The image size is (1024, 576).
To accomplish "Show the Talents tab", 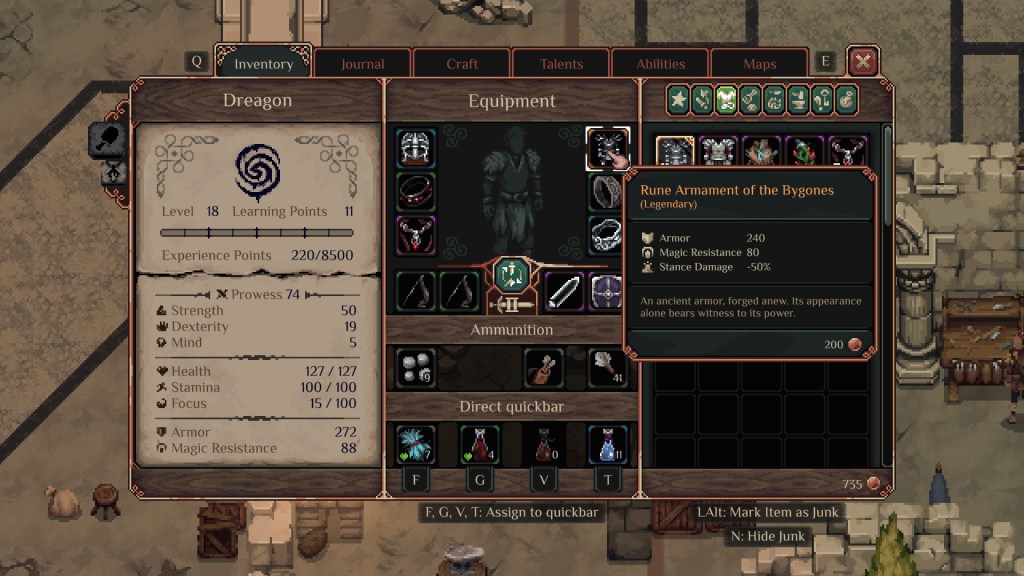I will coord(561,64).
